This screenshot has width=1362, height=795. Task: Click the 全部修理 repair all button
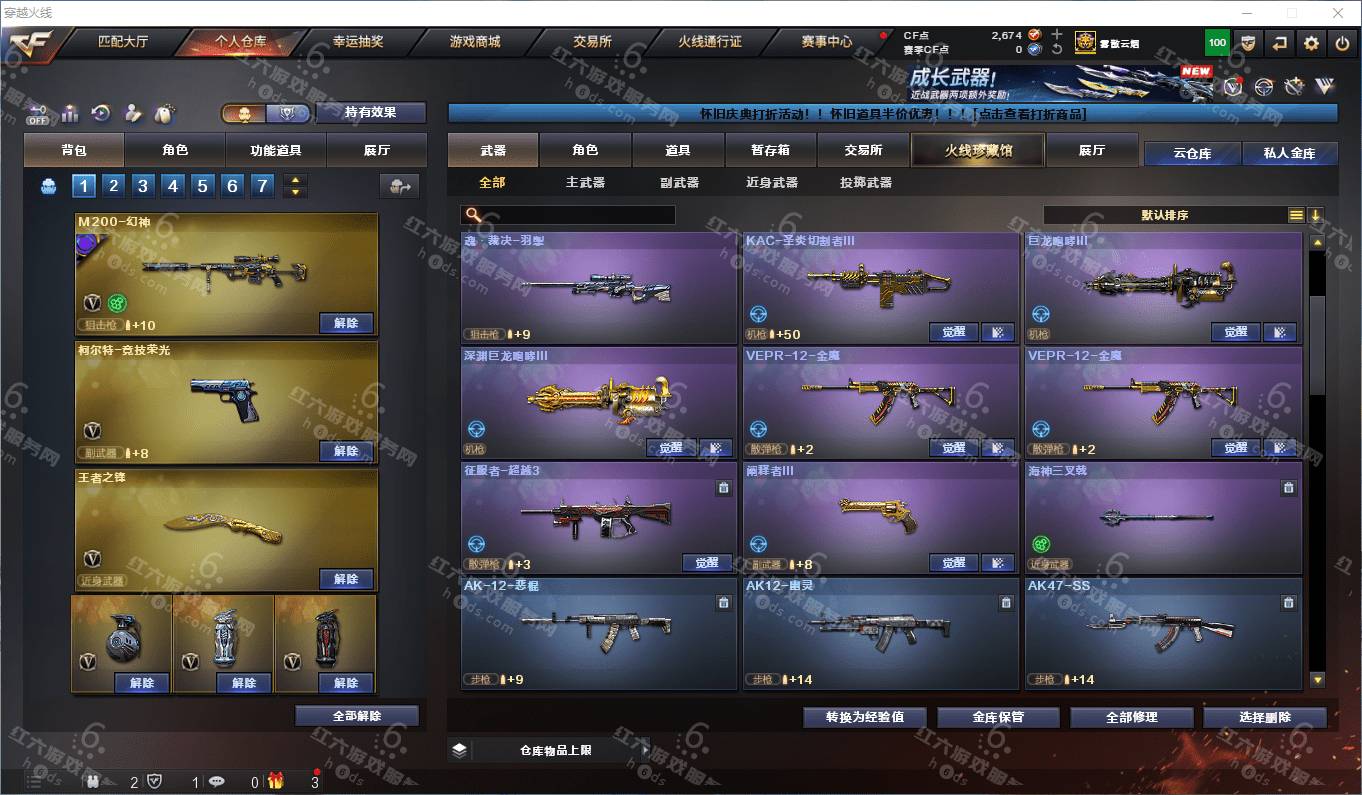click(1131, 717)
